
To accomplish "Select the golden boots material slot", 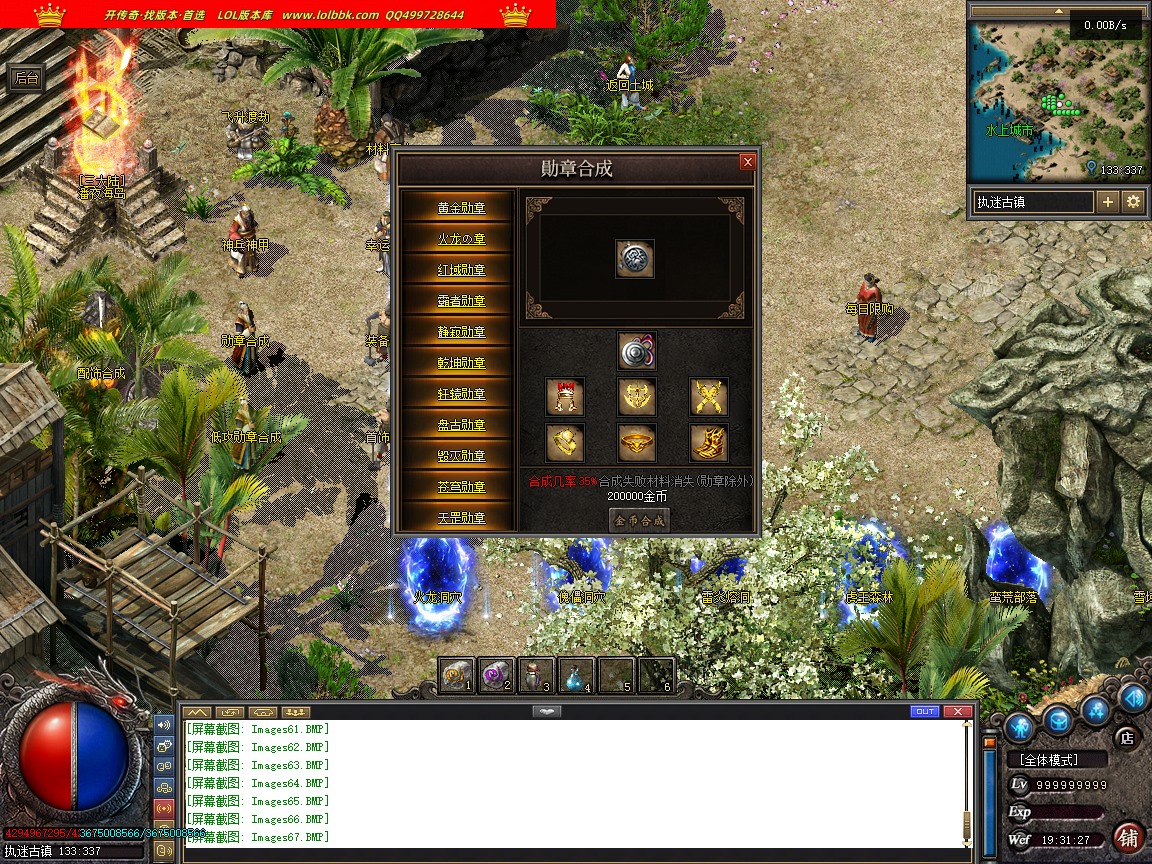I will coord(708,442).
